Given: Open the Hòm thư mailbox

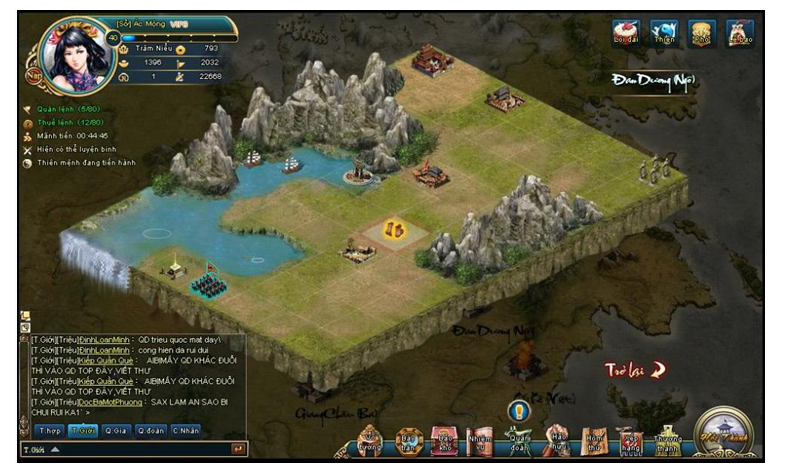Looking at the screenshot, I should pos(594,440).
